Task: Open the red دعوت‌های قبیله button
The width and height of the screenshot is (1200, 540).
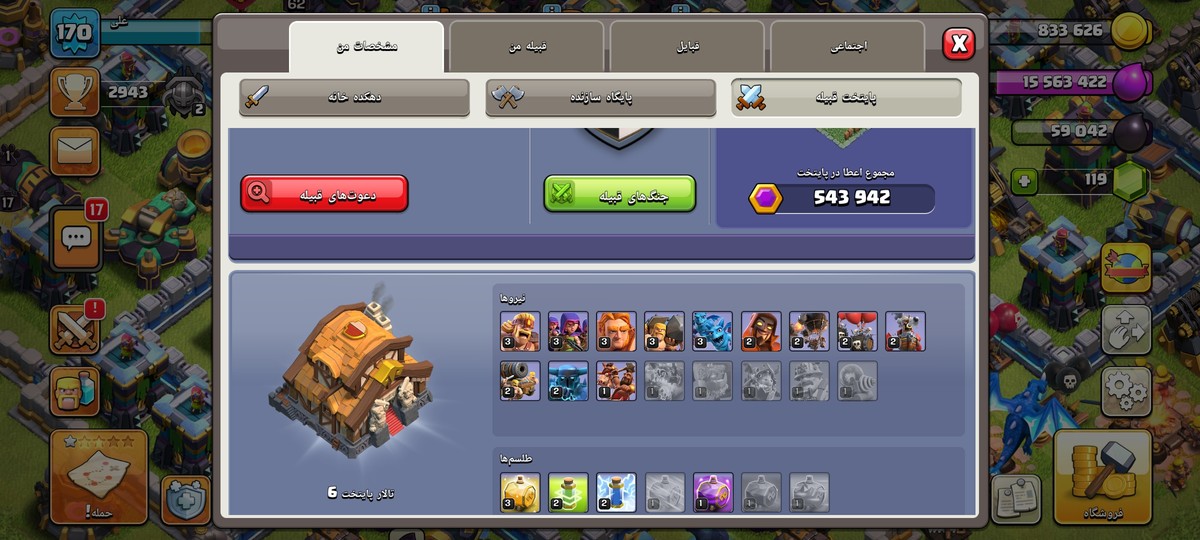Action: click(324, 194)
